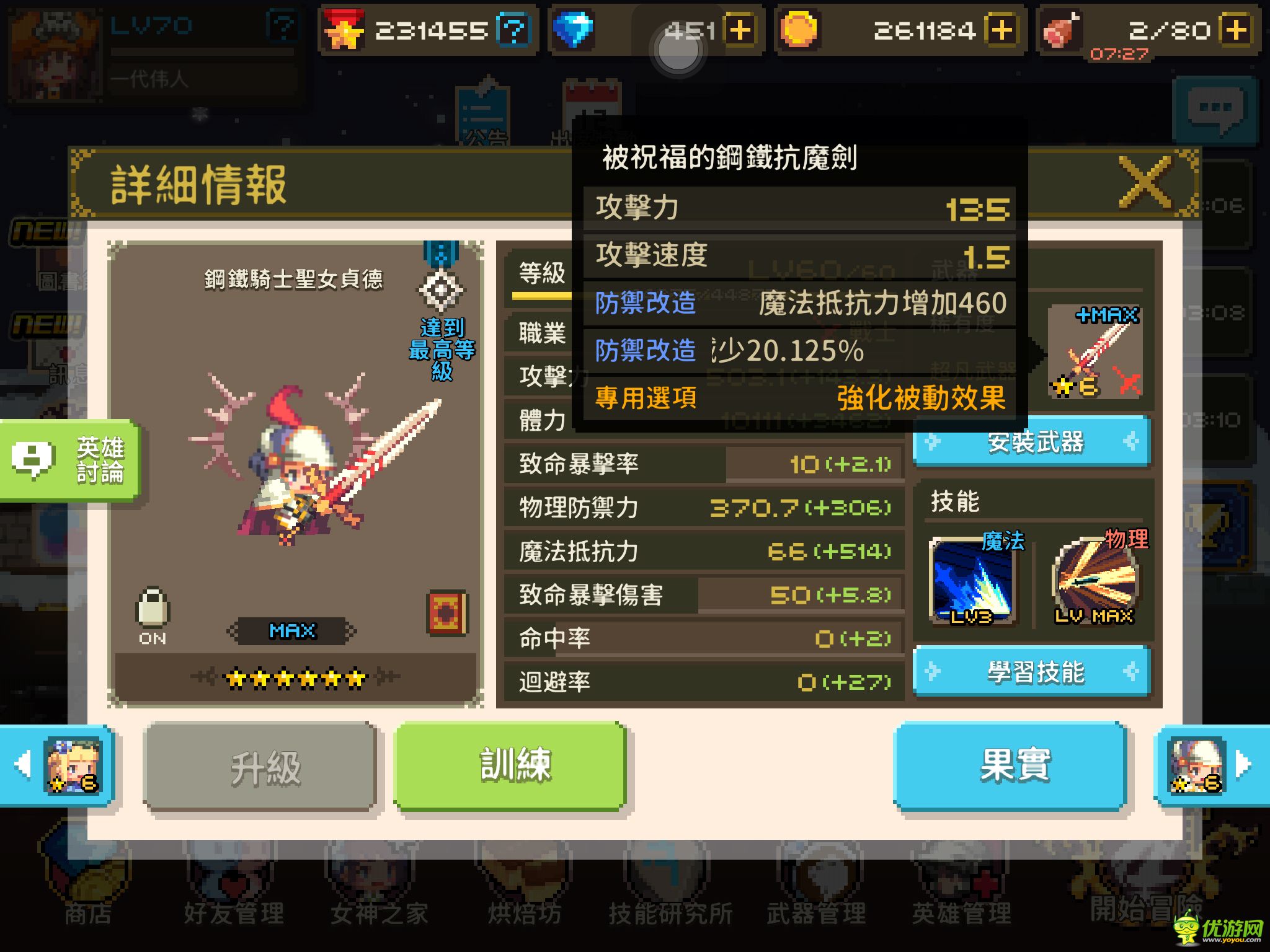Click the seven-star rating bar
Viewport: 1270px width, 952px height.
(x=296, y=677)
